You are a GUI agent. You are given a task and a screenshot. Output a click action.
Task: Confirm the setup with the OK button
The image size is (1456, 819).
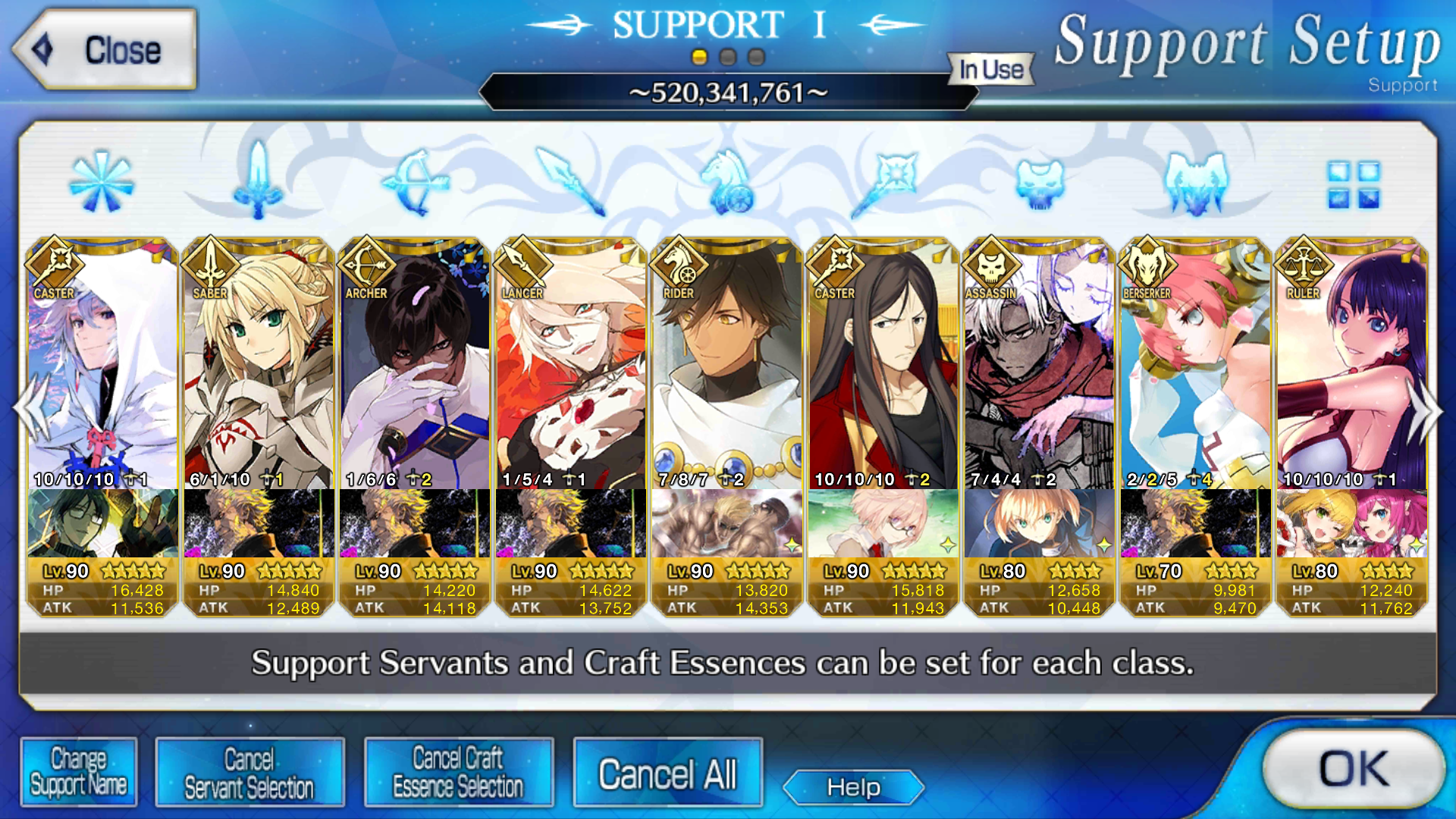1354,769
